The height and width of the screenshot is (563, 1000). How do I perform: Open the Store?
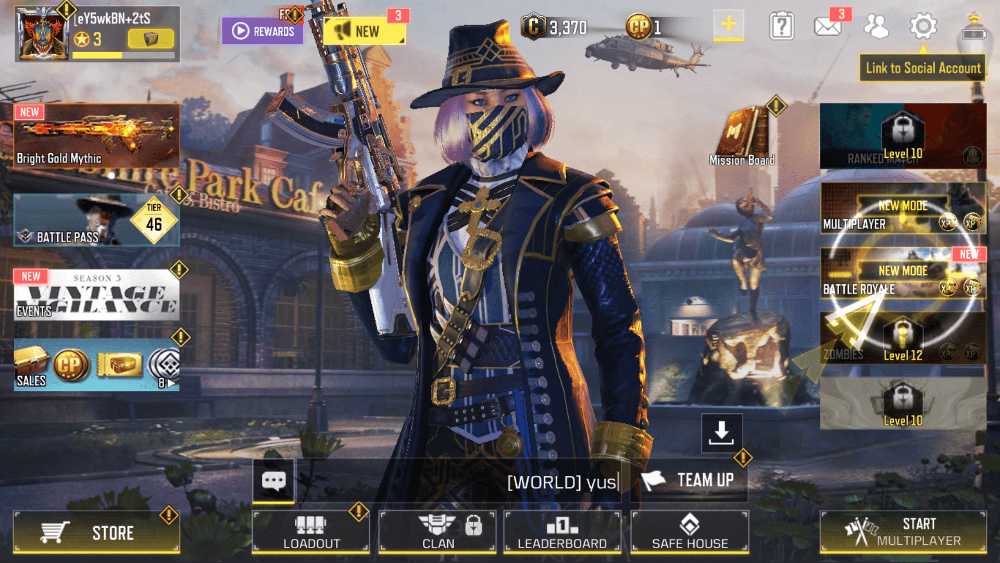click(x=96, y=533)
